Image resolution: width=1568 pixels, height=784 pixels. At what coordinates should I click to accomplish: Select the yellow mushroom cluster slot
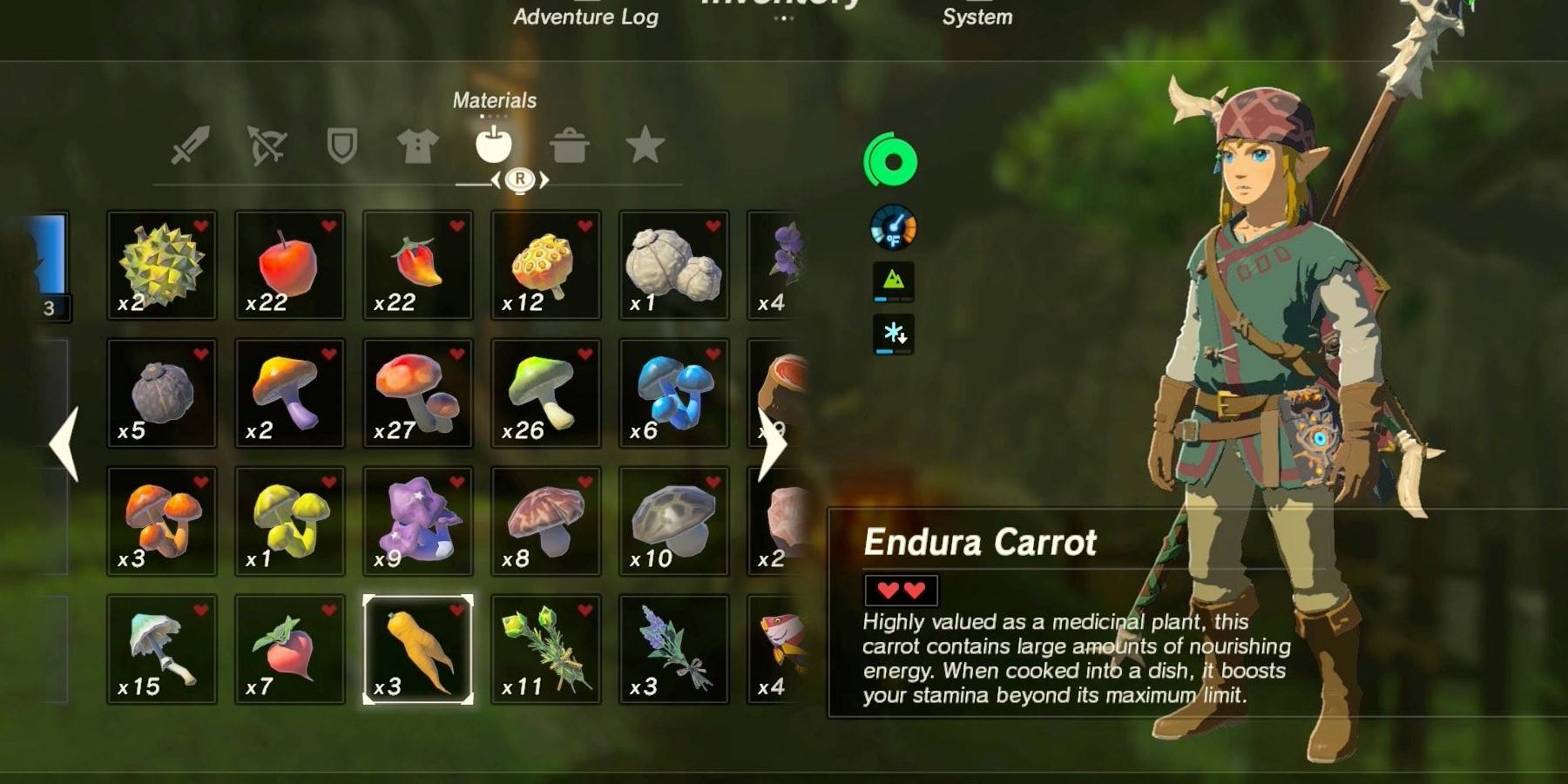point(290,521)
